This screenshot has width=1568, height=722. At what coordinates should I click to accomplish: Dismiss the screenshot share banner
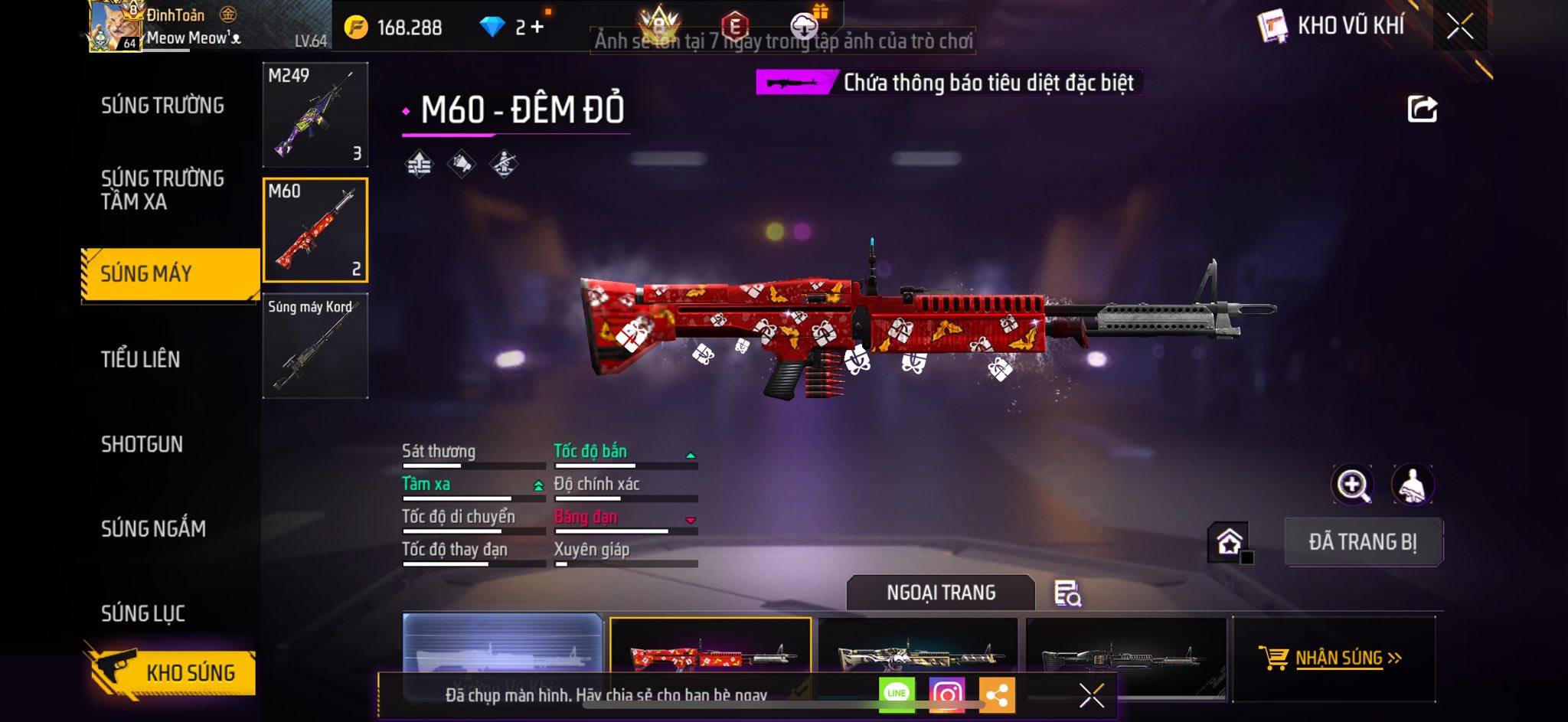[1091, 695]
